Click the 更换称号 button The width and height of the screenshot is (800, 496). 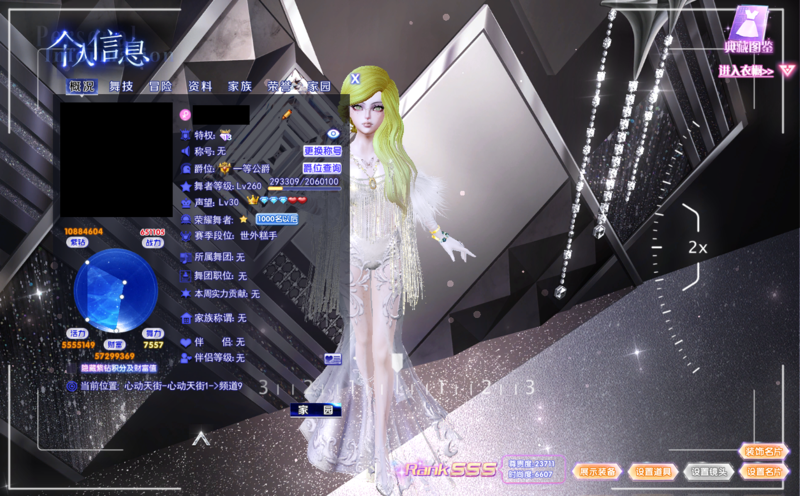(x=322, y=151)
